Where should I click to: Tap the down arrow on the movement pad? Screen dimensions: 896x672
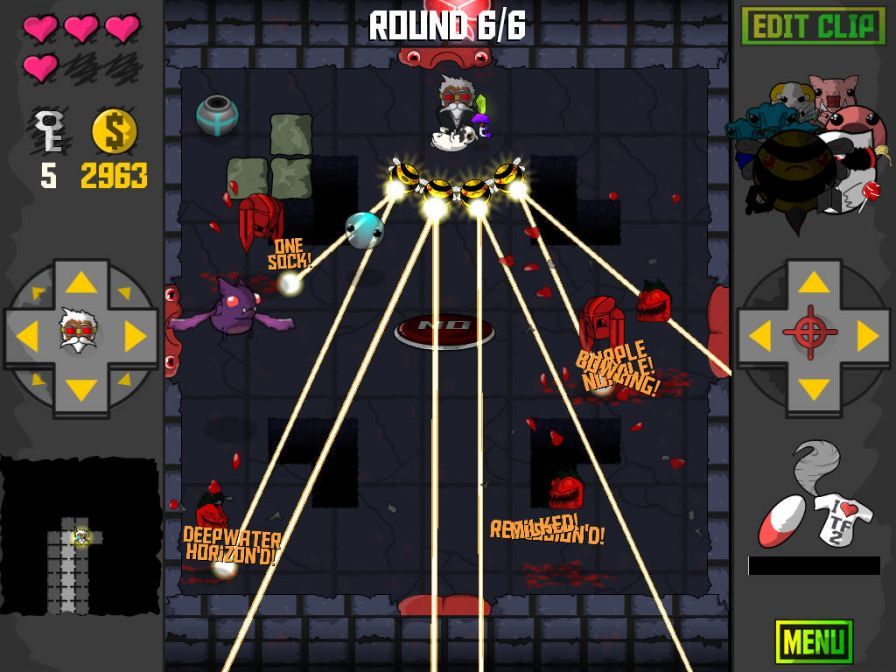click(x=81, y=389)
